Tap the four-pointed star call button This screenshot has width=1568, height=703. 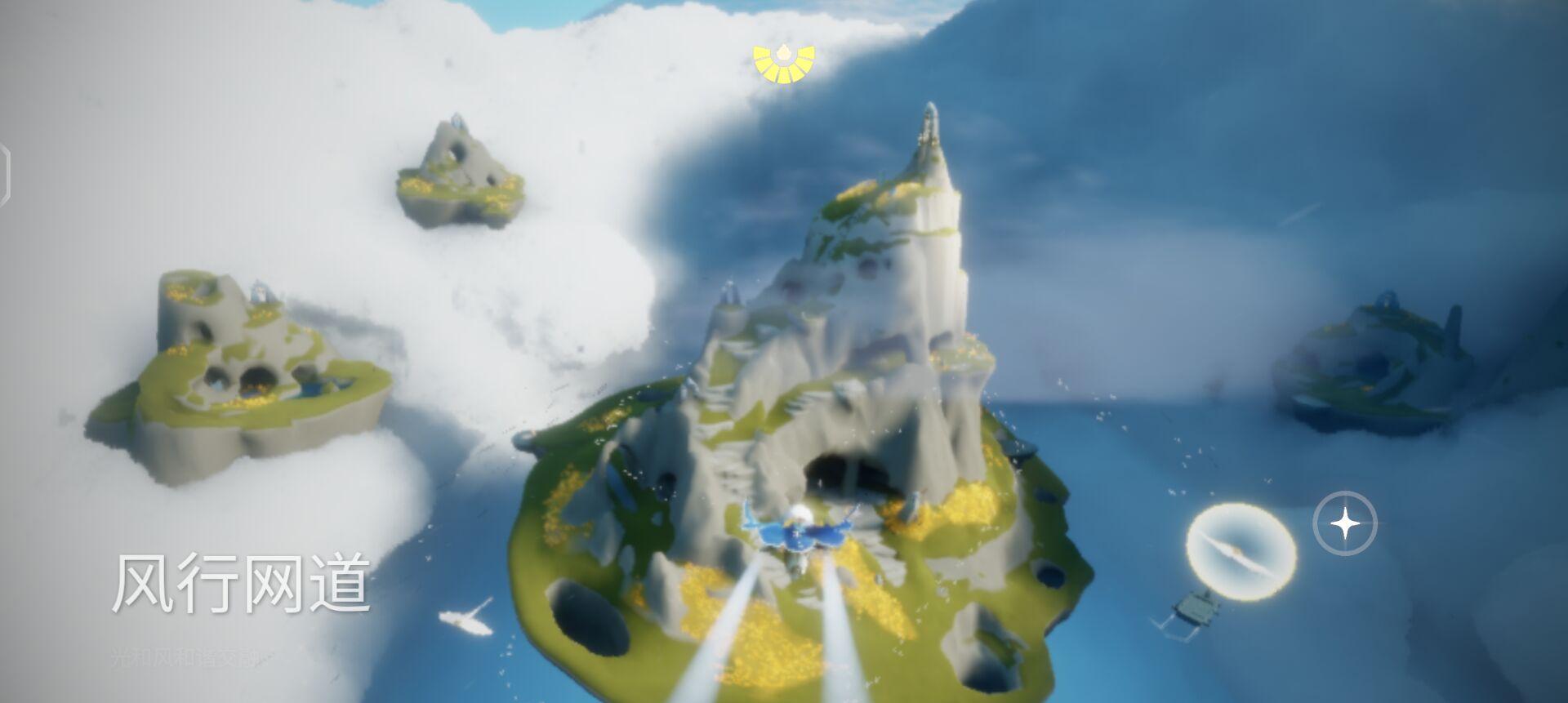pyautogui.click(x=1344, y=523)
